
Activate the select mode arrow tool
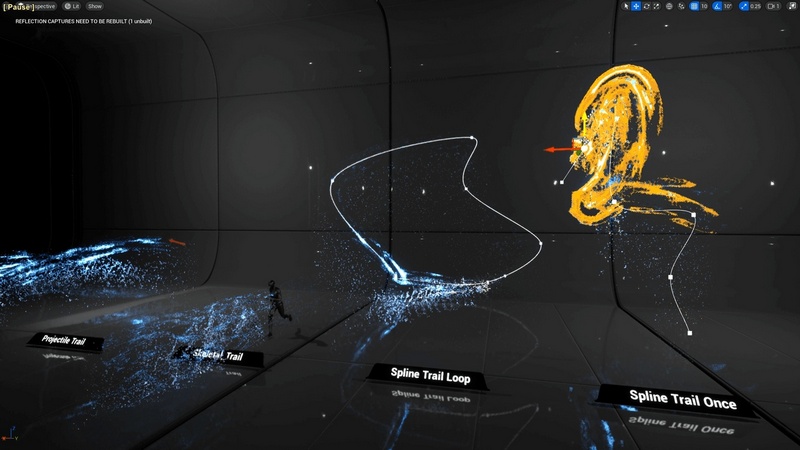626,6
